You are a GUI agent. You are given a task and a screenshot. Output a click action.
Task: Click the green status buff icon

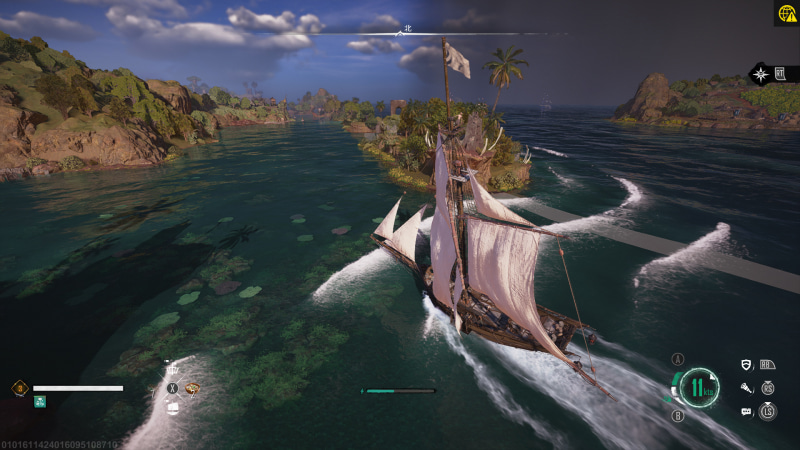click(x=40, y=402)
